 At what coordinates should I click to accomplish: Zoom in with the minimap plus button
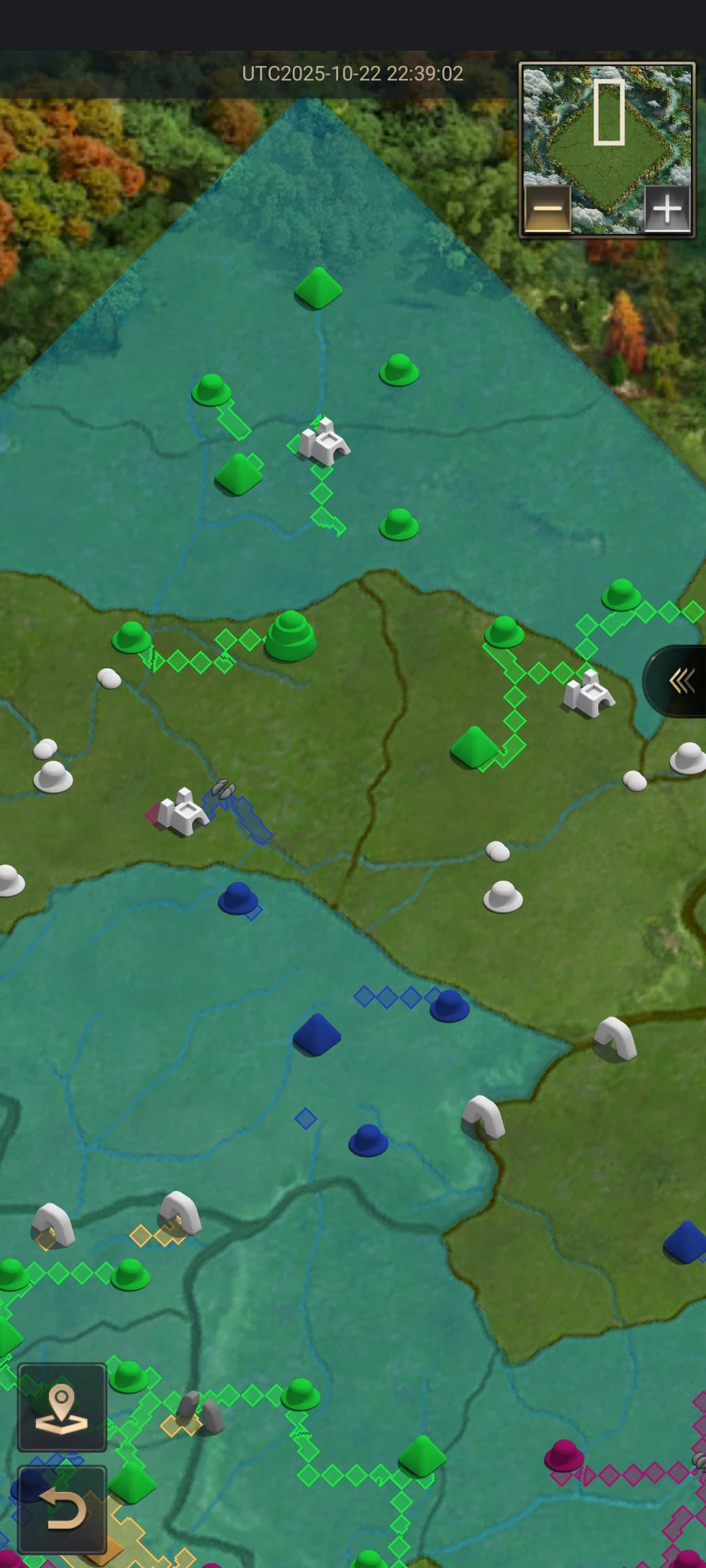click(667, 209)
